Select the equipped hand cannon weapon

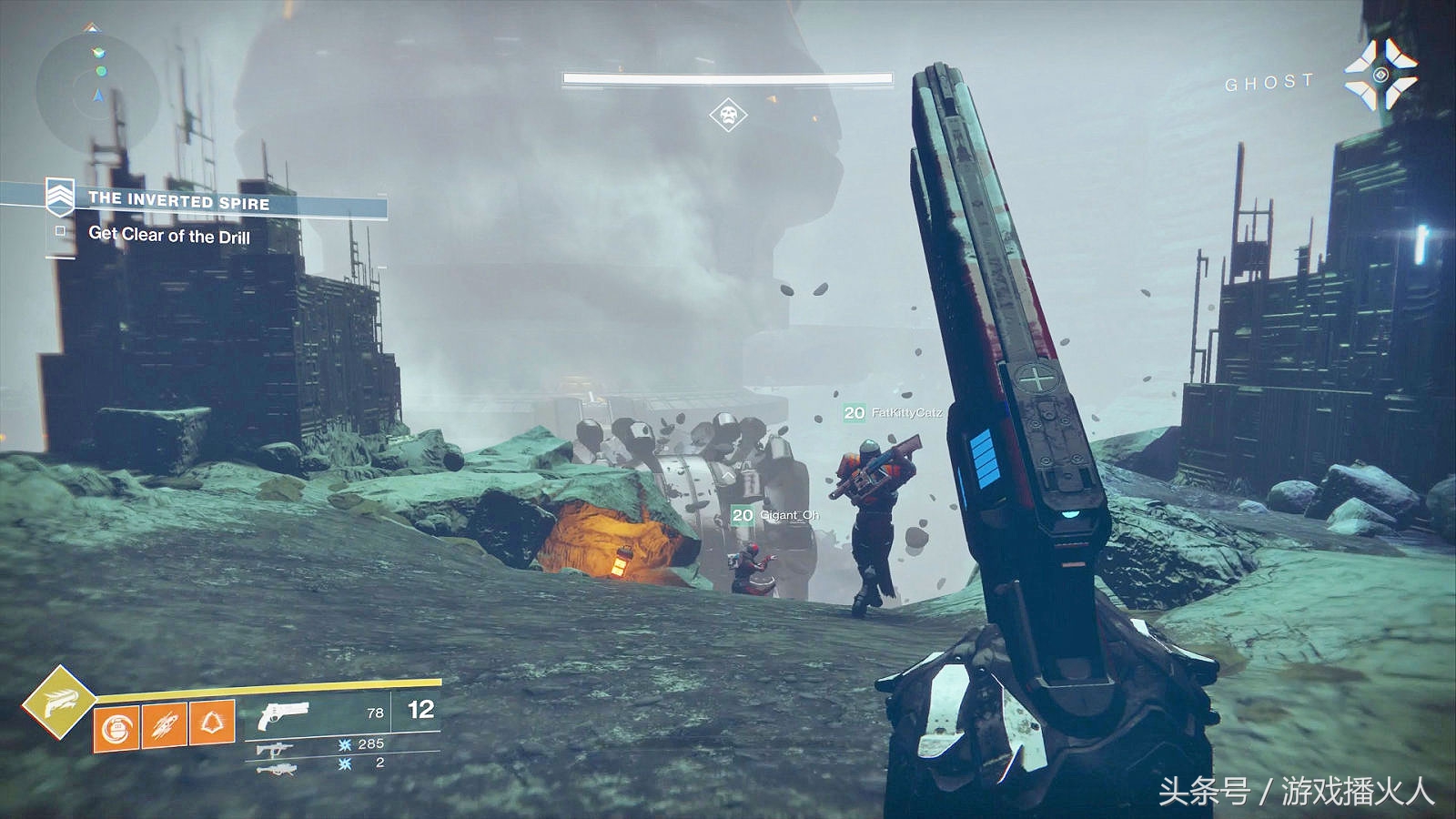click(284, 714)
